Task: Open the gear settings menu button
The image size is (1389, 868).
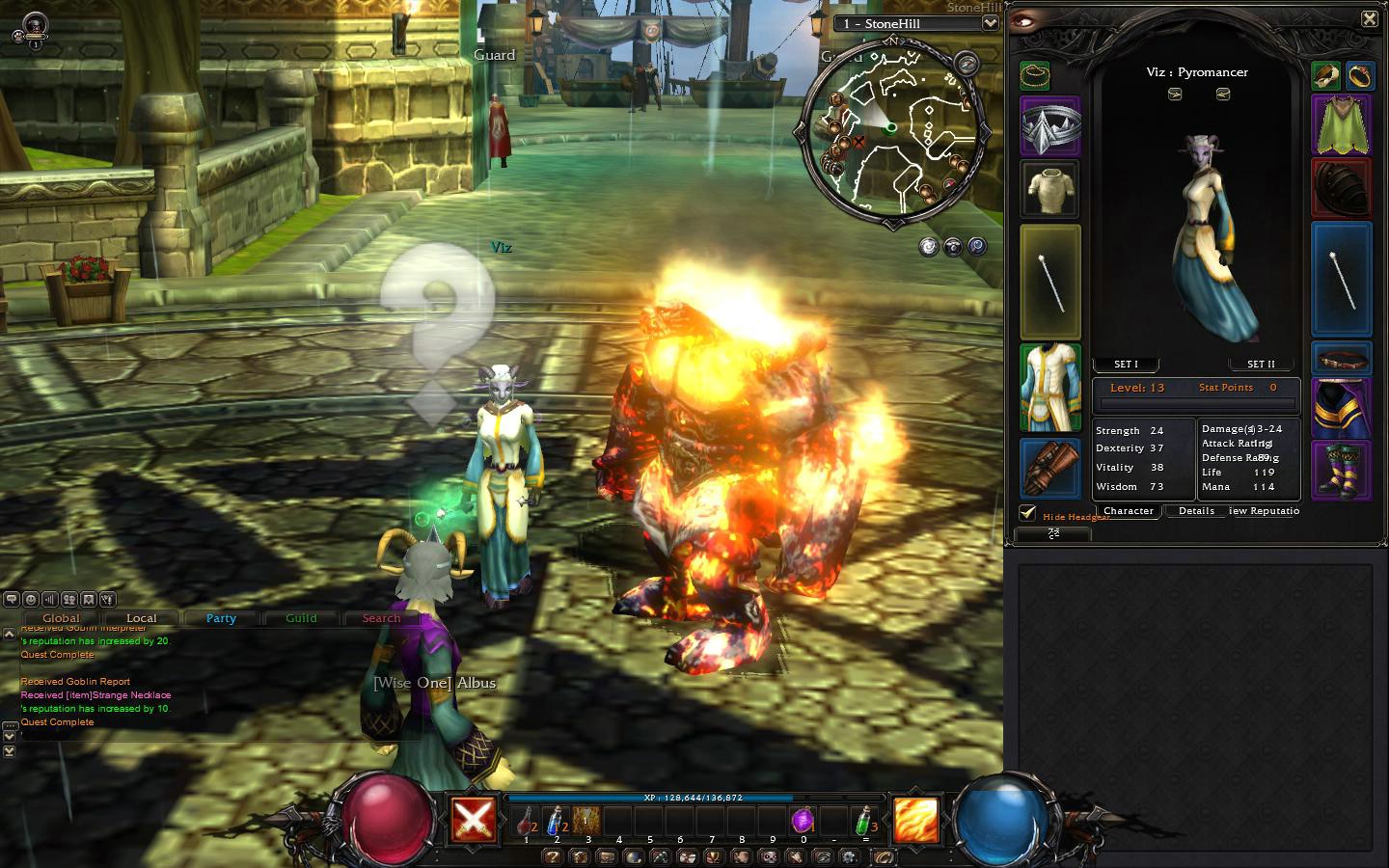Action: click(849, 856)
